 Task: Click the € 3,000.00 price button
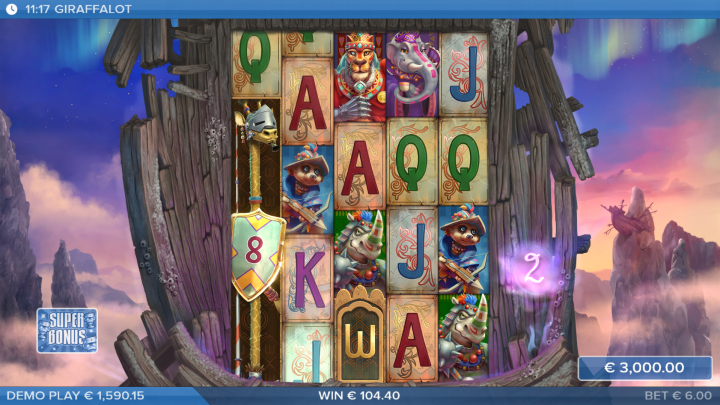(x=644, y=368)
